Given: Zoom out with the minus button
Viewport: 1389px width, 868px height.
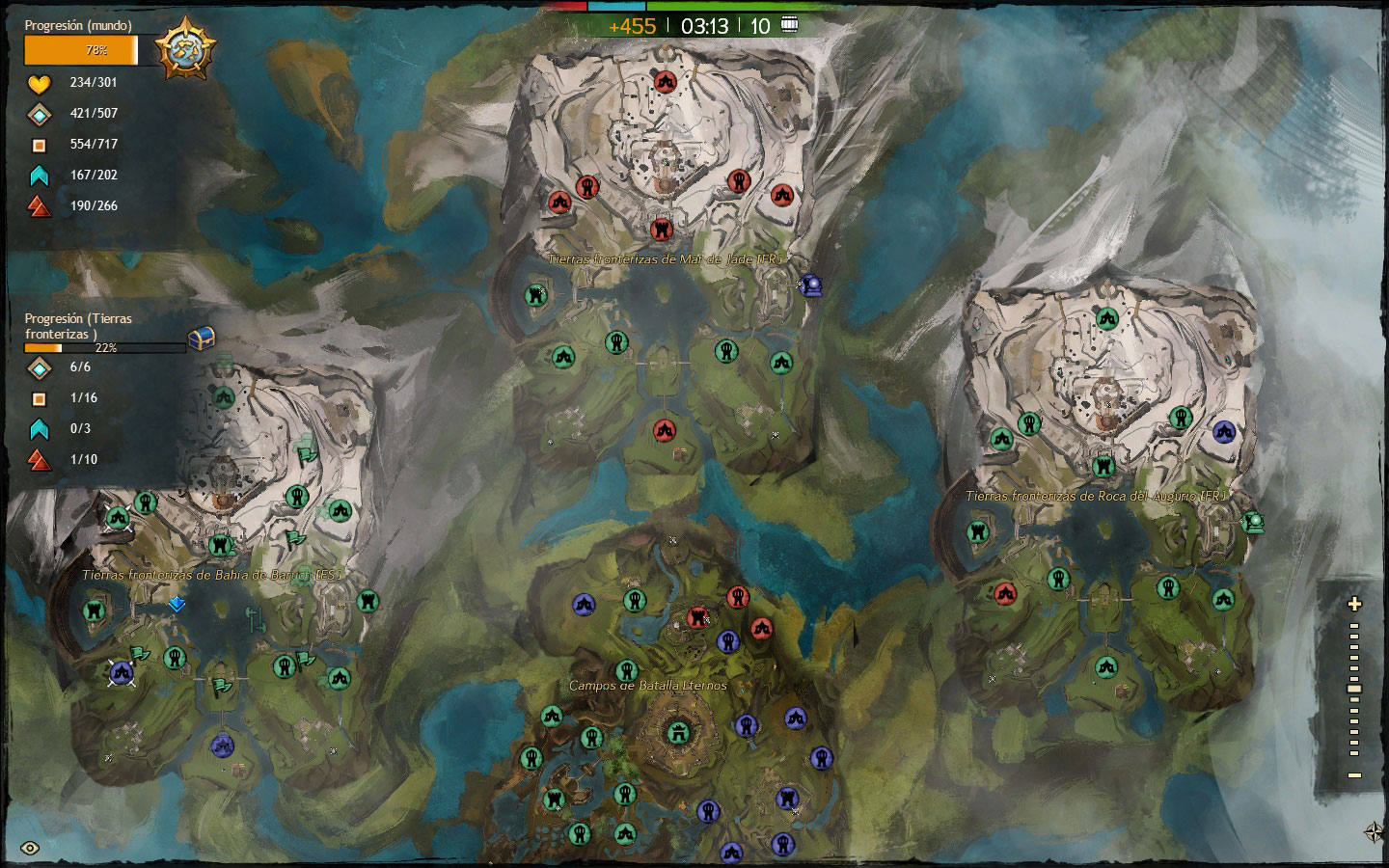Looking at the screenshot, I should [1354, 775].
